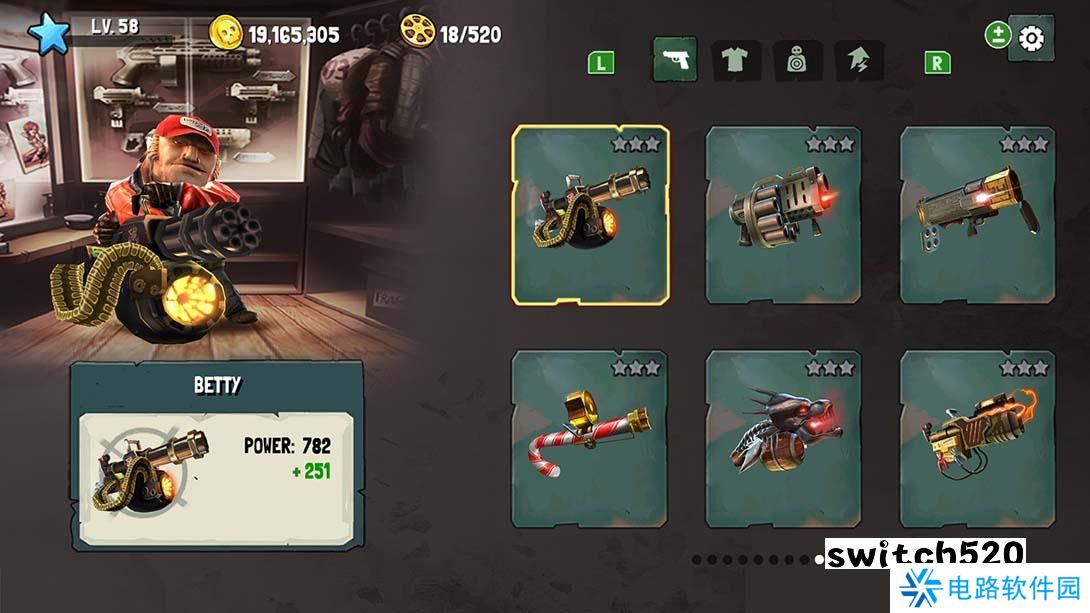Image resolution: width=1090 pixels, height=613 pixels.
Task: Click the gold coin currency icon
Action: click(x=227, y=32)
